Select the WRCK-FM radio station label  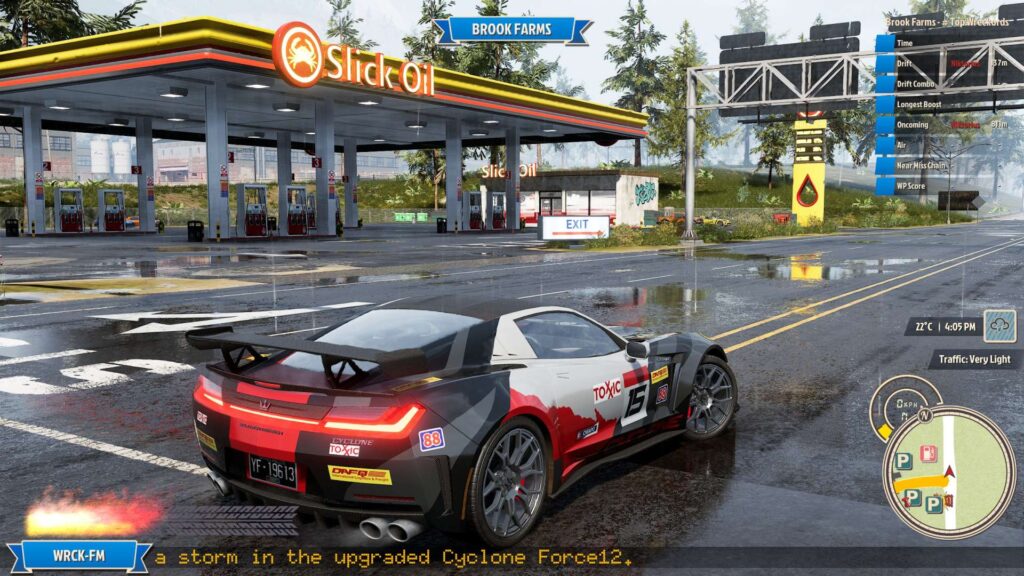78,556
